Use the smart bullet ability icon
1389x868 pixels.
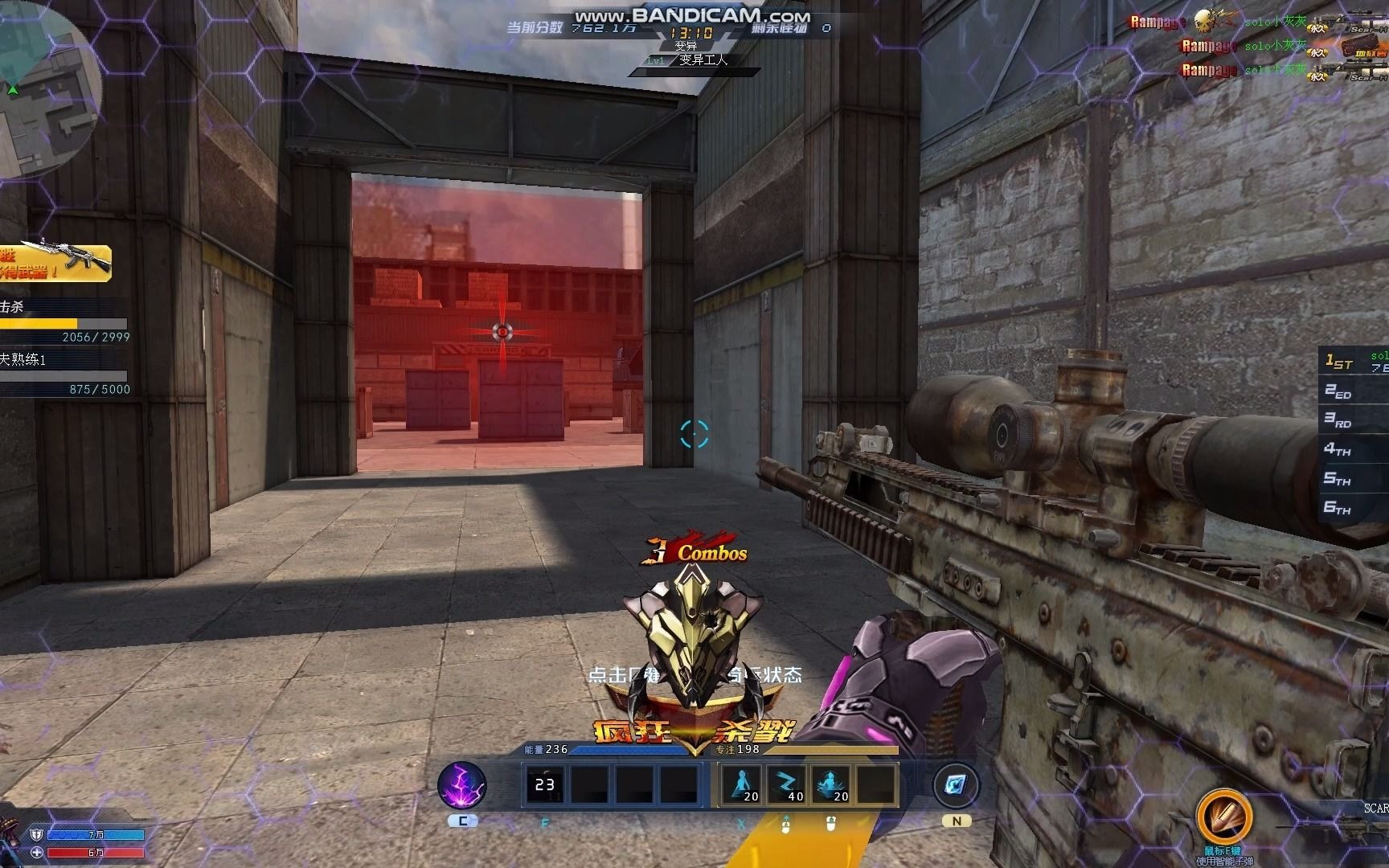(x=1223, y=817)
